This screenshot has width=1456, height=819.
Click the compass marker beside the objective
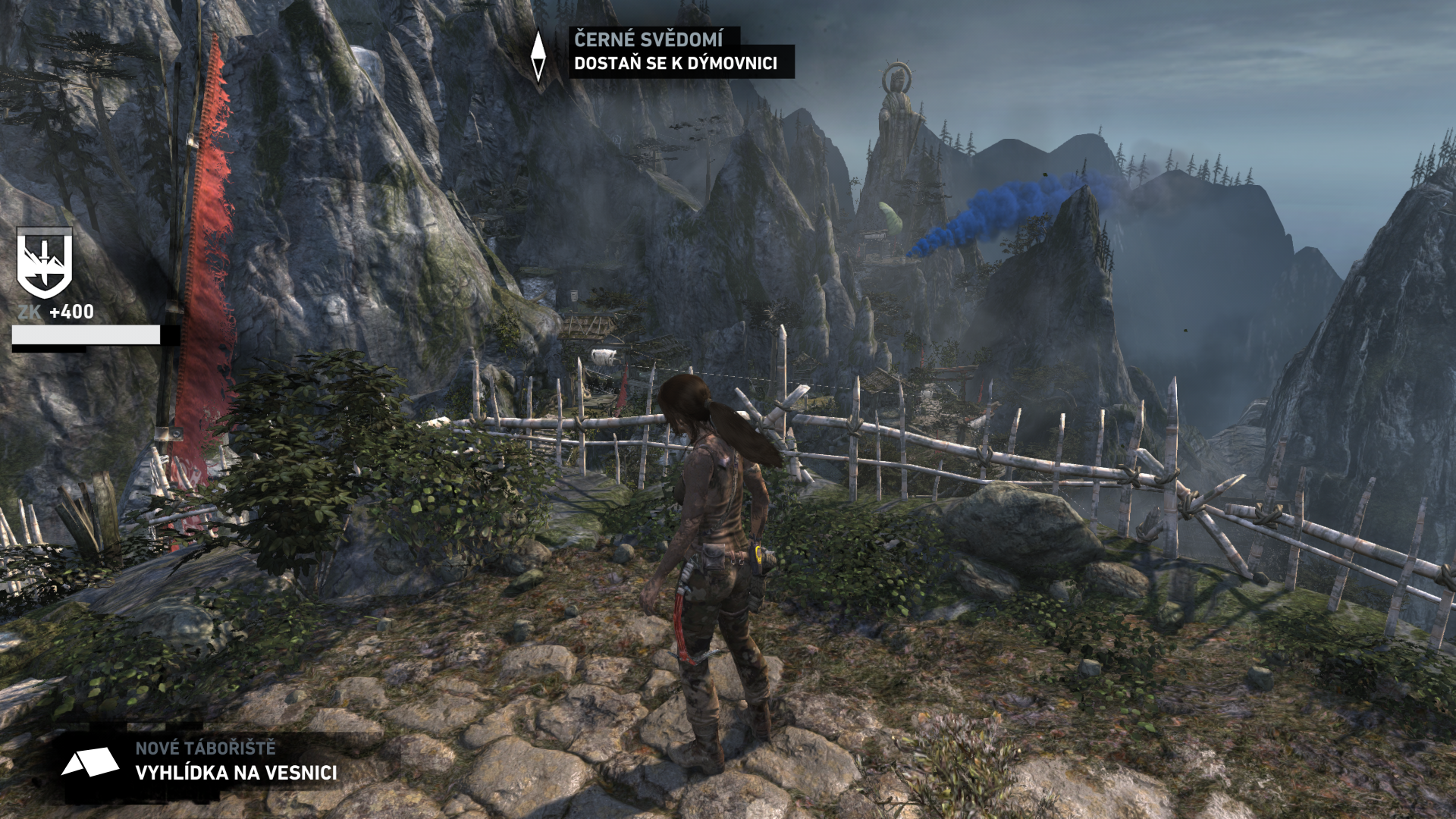538,55
